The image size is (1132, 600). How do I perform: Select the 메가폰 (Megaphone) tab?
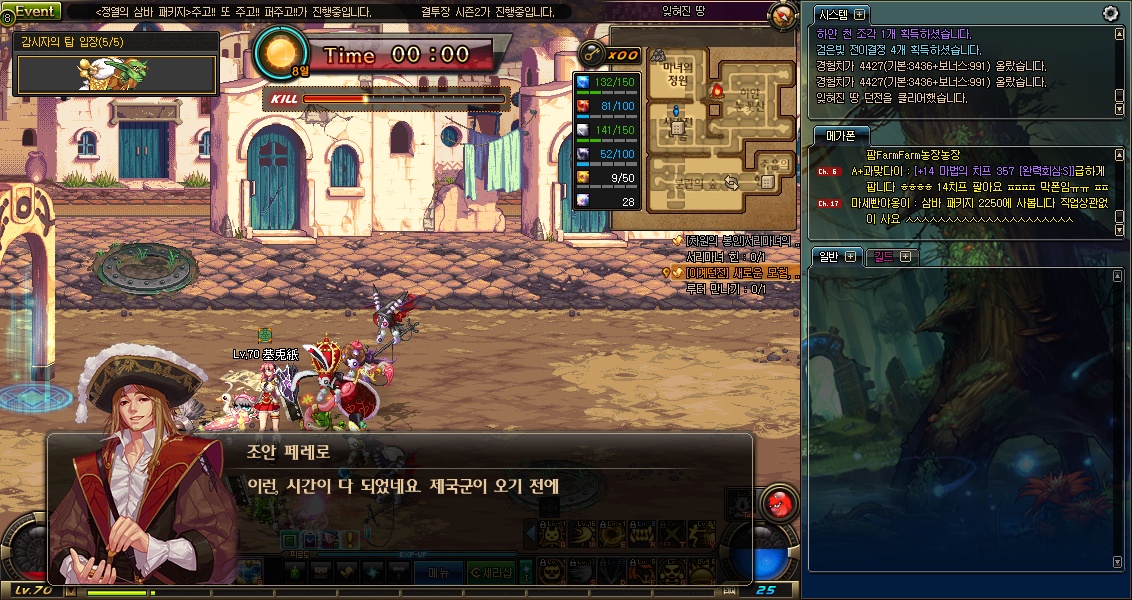tap(841, 135)
